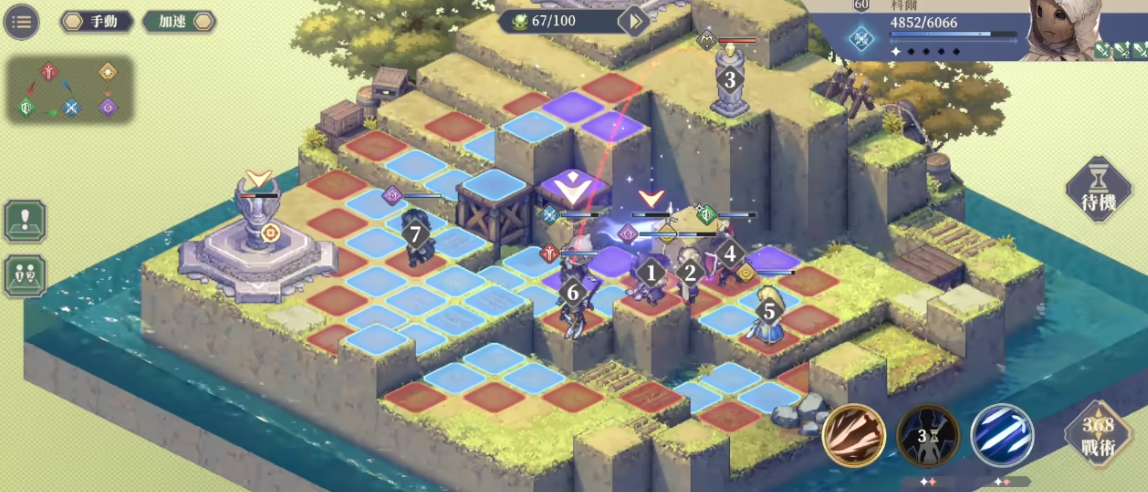Open the hamburger menu button
1148x492 pixels.
click(21, 21)
